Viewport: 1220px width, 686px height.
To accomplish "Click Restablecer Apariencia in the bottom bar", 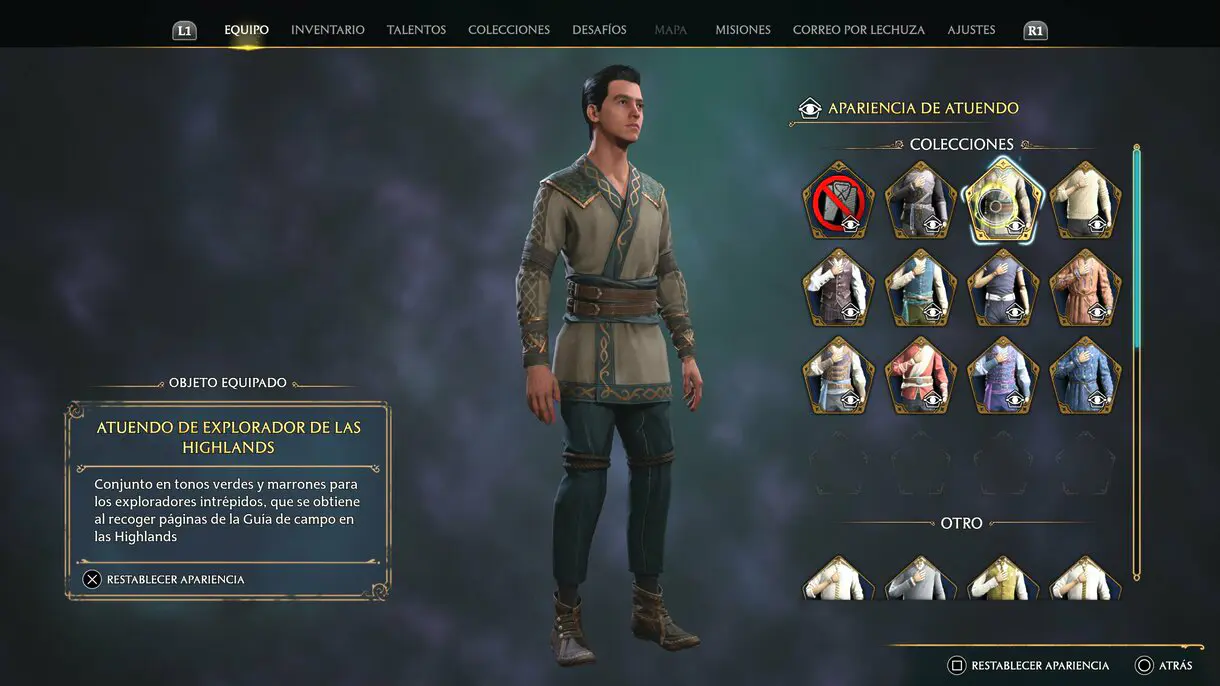I will 1029,665.
